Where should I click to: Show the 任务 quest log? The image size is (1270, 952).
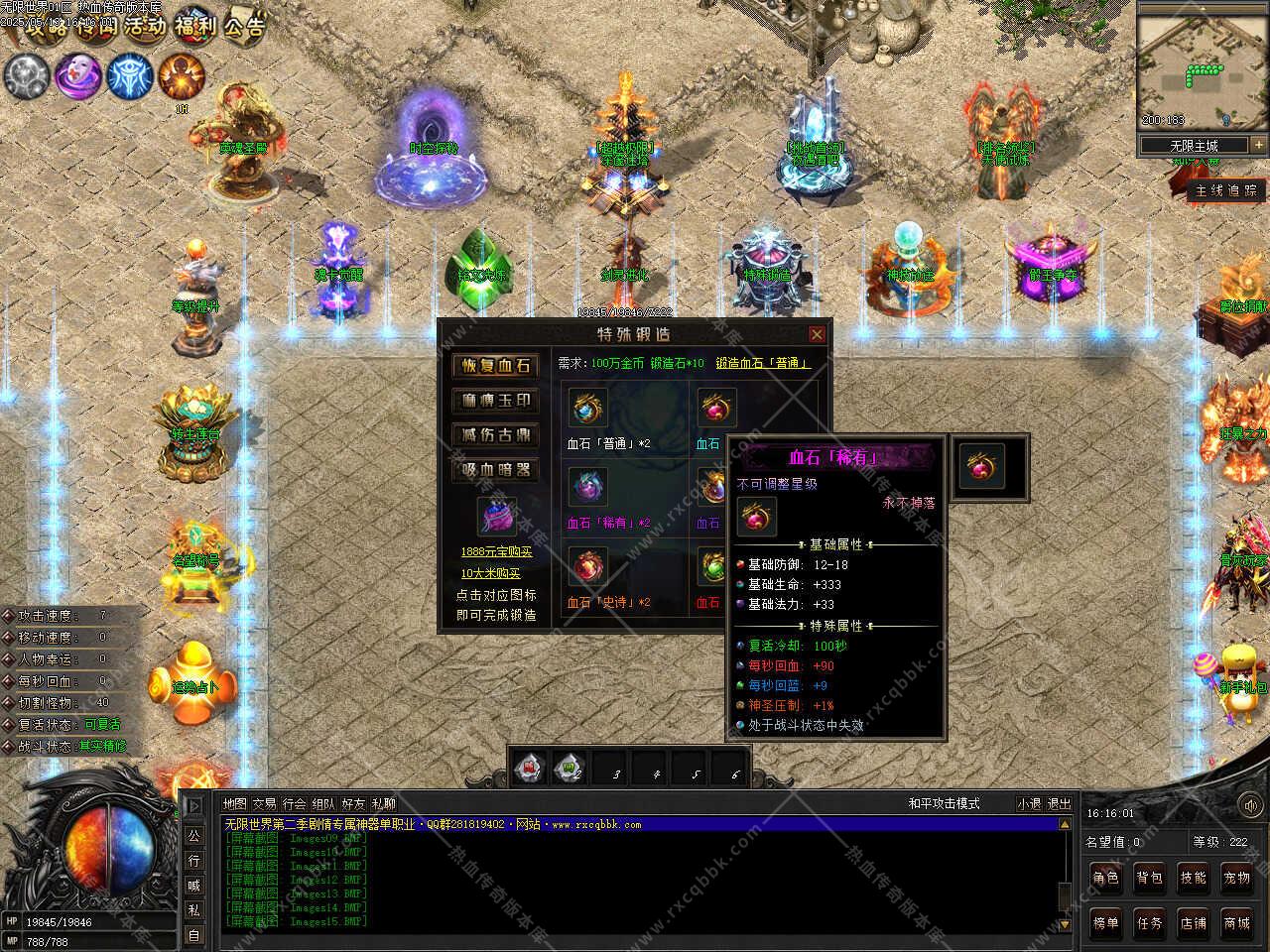click(1149, 923)
